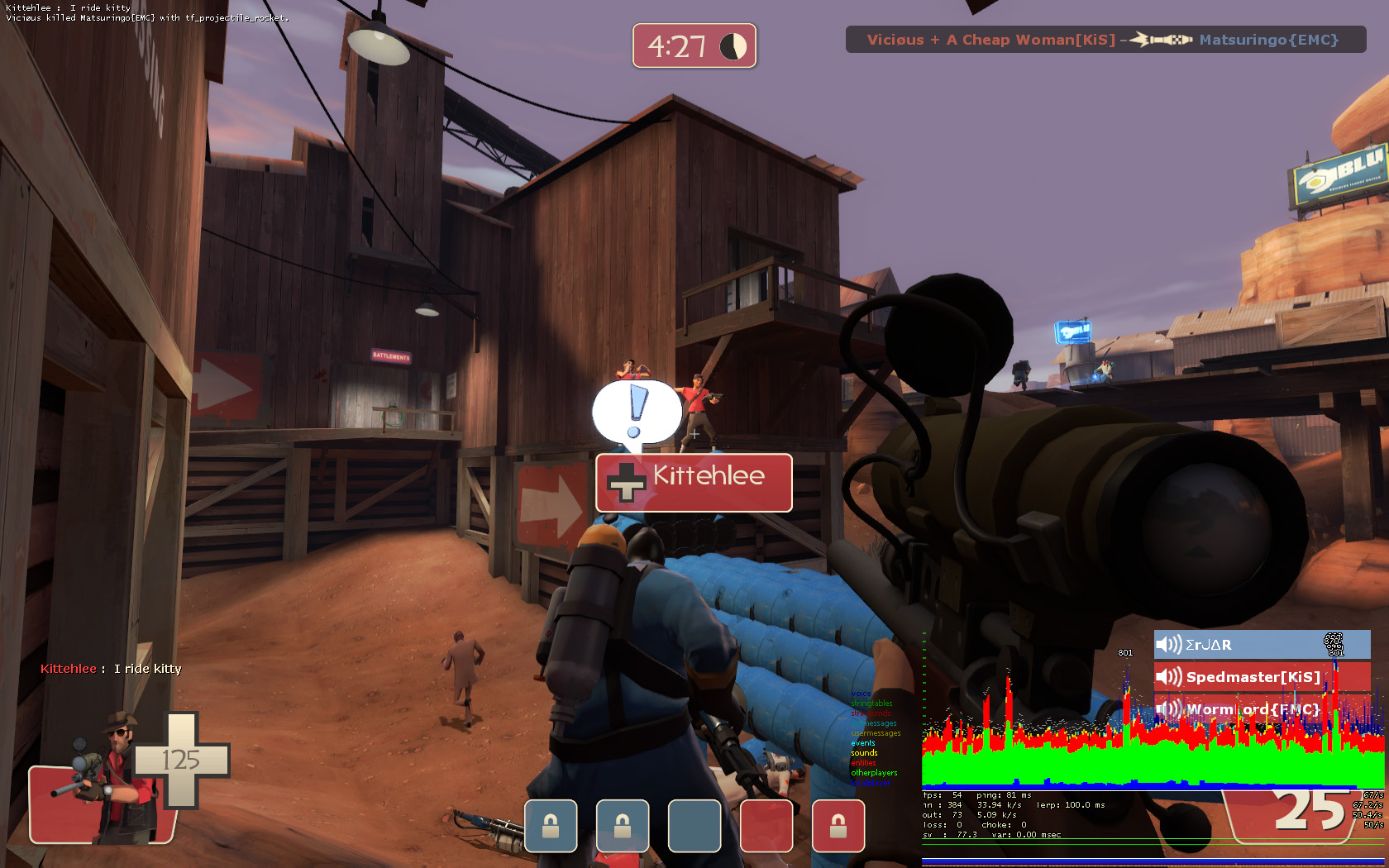The image size is (1389, 868).
Task: Select the unlocked blue control point icon
Action: coord(694,826)
